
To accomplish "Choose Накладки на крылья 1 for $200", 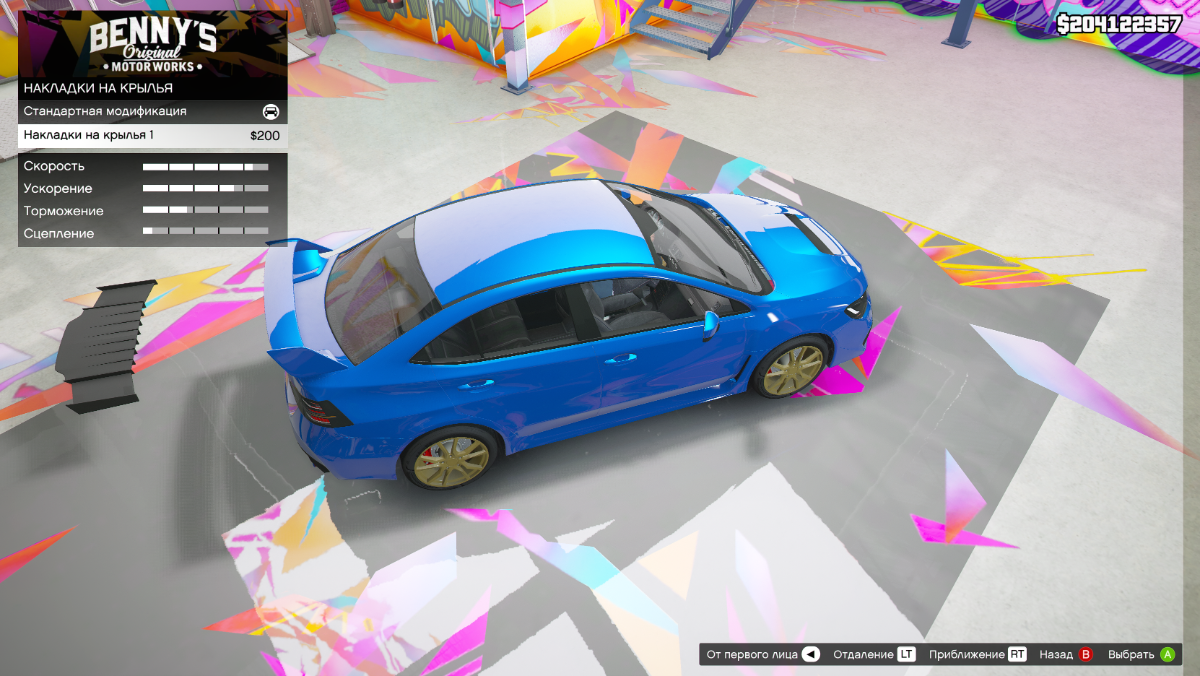I will point(152,135).
